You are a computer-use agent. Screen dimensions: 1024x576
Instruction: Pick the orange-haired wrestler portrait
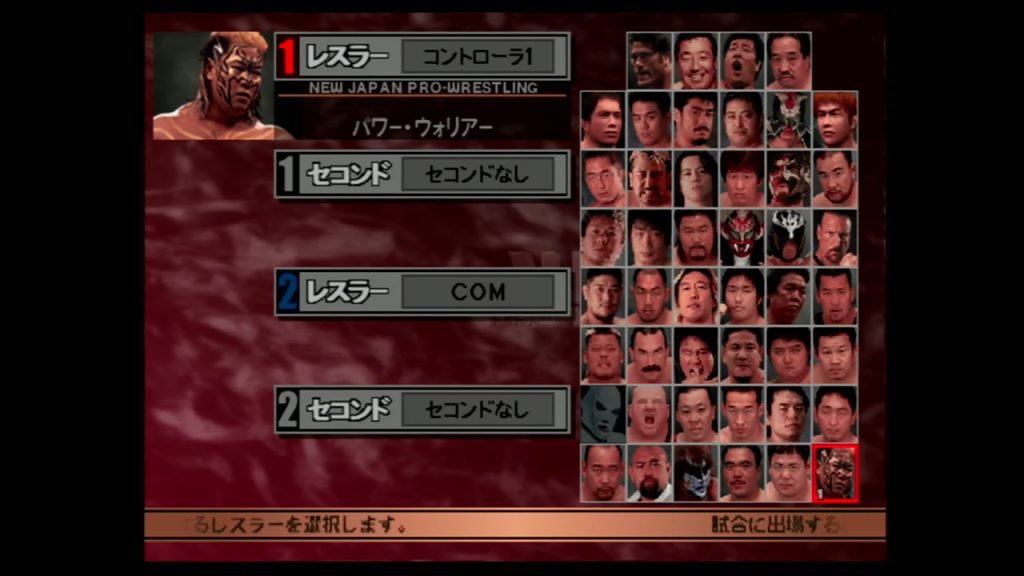pyautogui.click(x=835, y=119)
